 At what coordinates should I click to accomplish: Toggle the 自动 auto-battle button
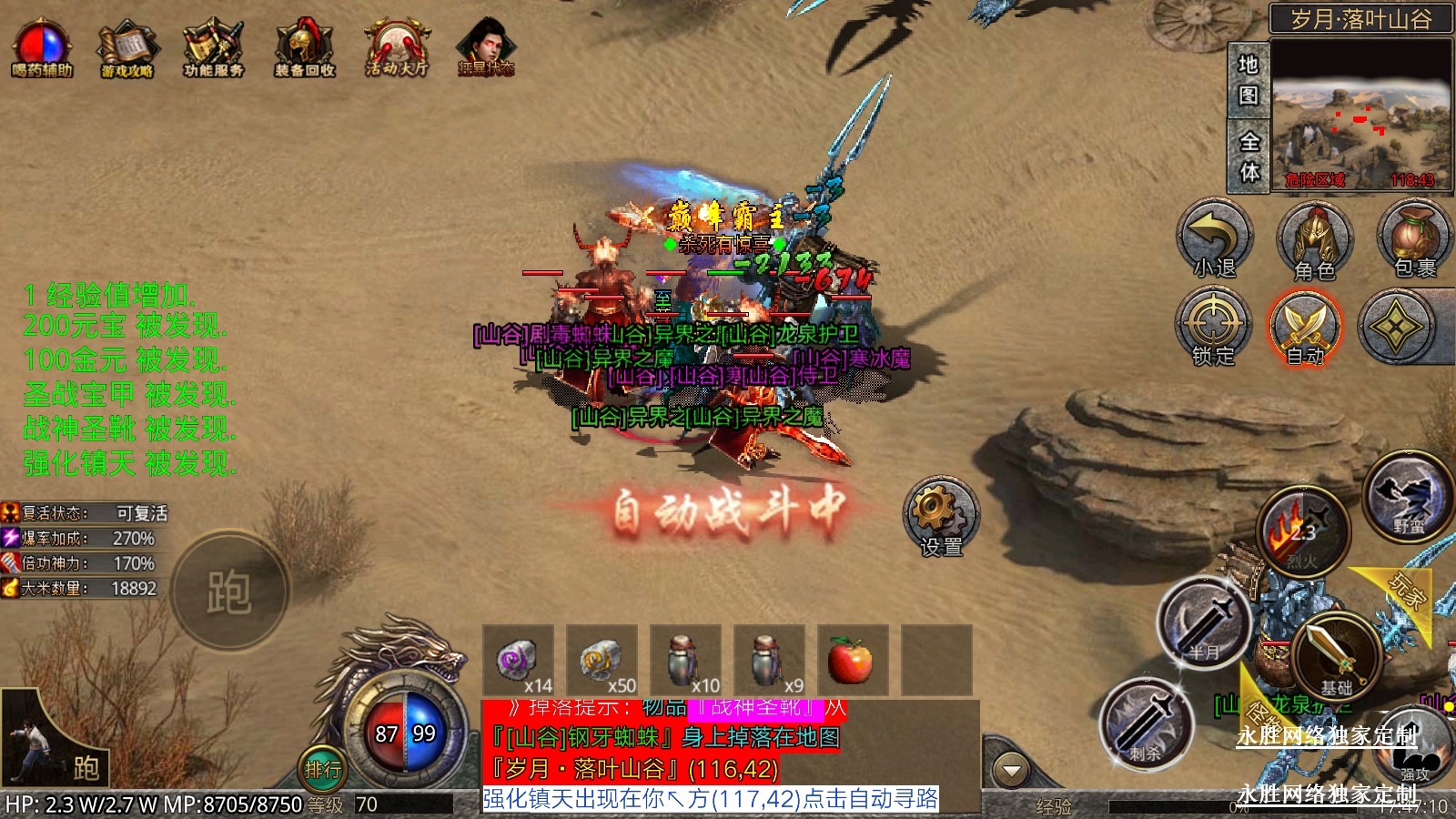(x=1305, y=328)
